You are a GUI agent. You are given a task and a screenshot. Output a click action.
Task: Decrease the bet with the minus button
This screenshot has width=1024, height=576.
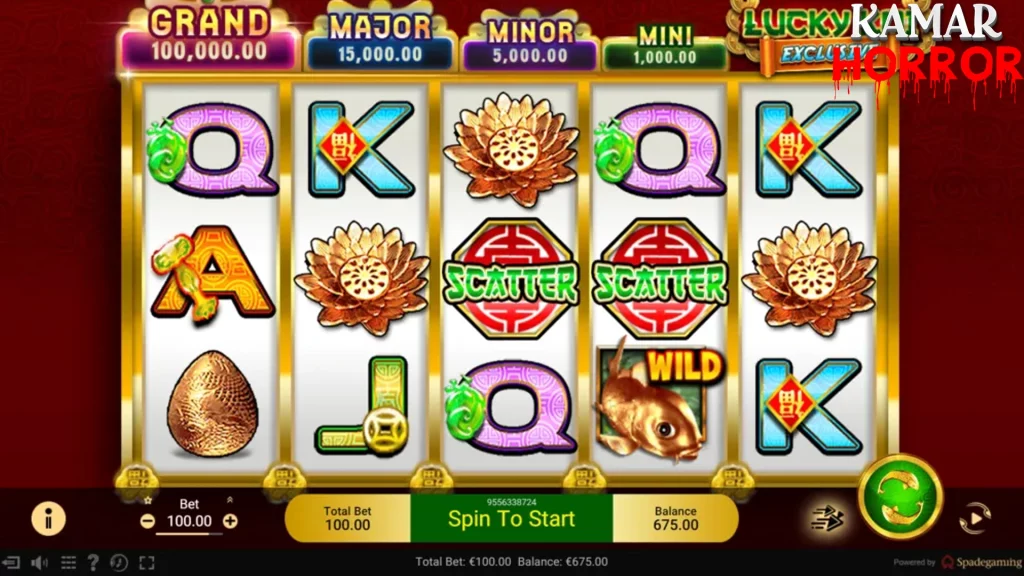tap(148, 521)
